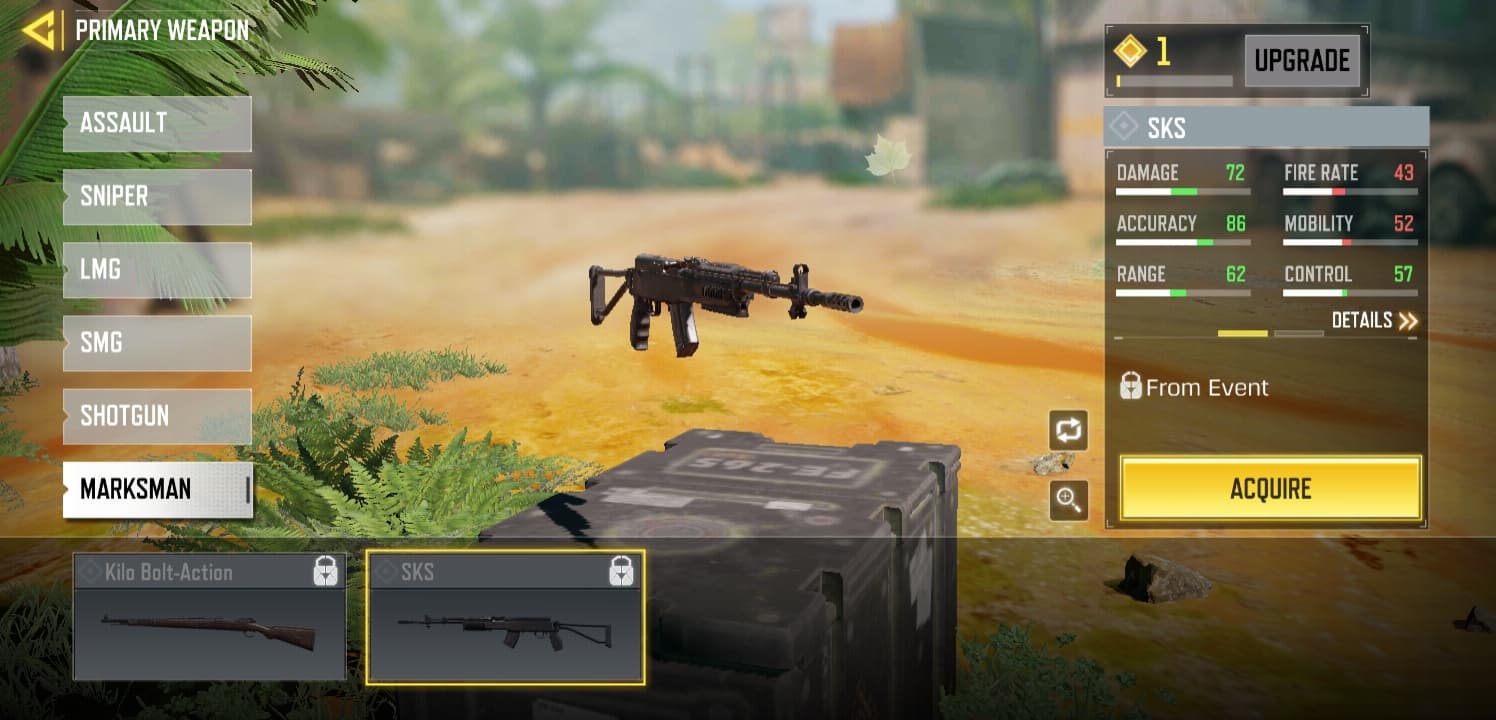Image resolution: width=1496 pixels, height=720 pixels.
Task: Open the SNIPER weapon category
Action: [157, 196]
